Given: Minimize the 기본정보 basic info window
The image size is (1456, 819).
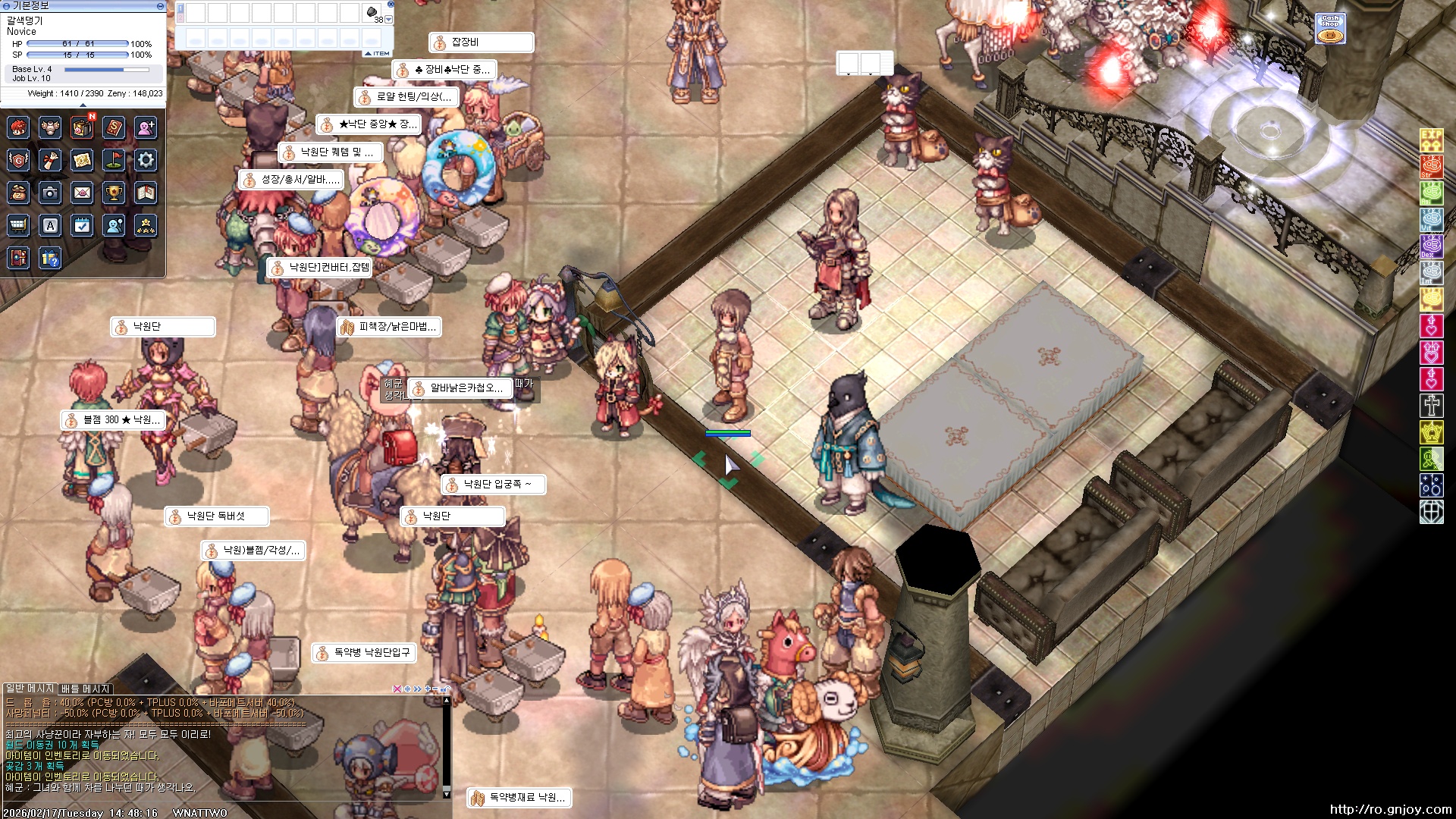Looking at the screenshot, I should pos(160,5).
